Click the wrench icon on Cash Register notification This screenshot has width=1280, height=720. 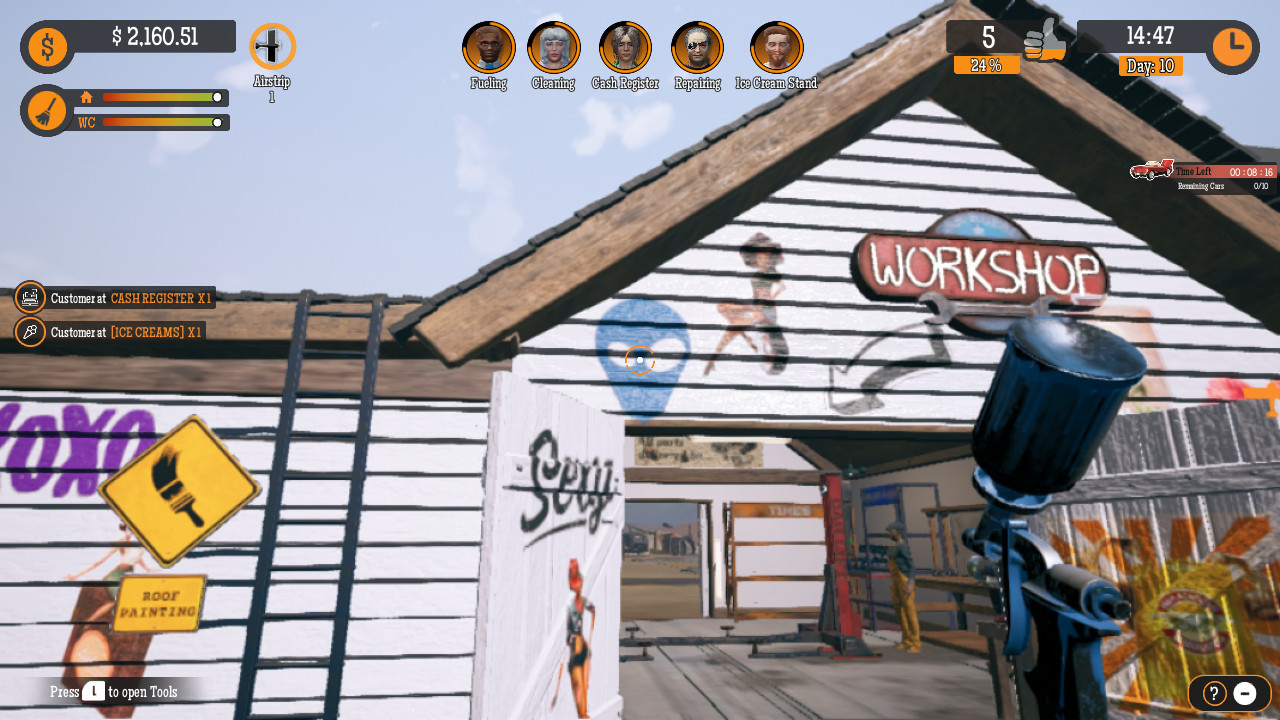(30, 297)
